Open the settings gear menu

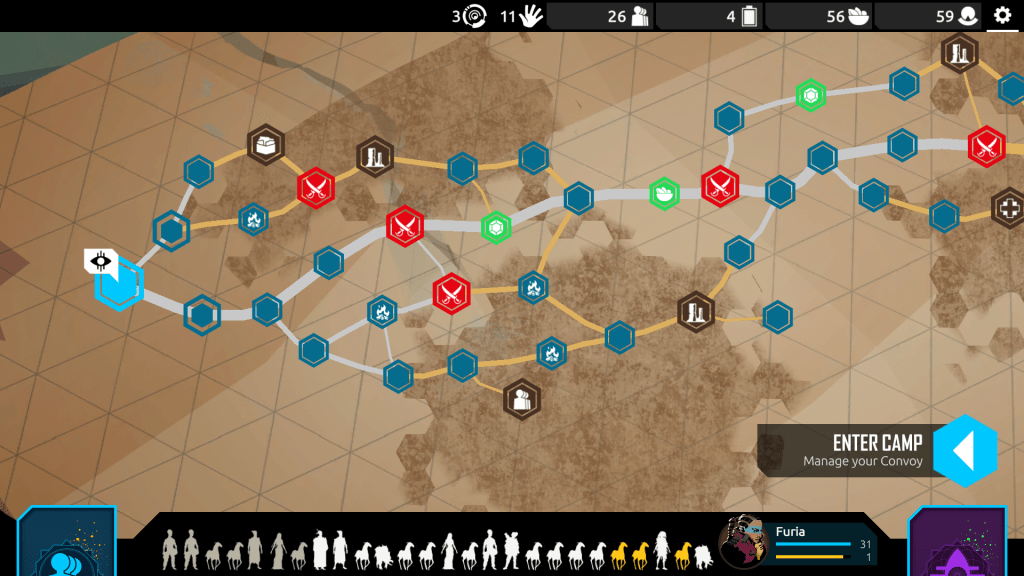pos(1002,16)
